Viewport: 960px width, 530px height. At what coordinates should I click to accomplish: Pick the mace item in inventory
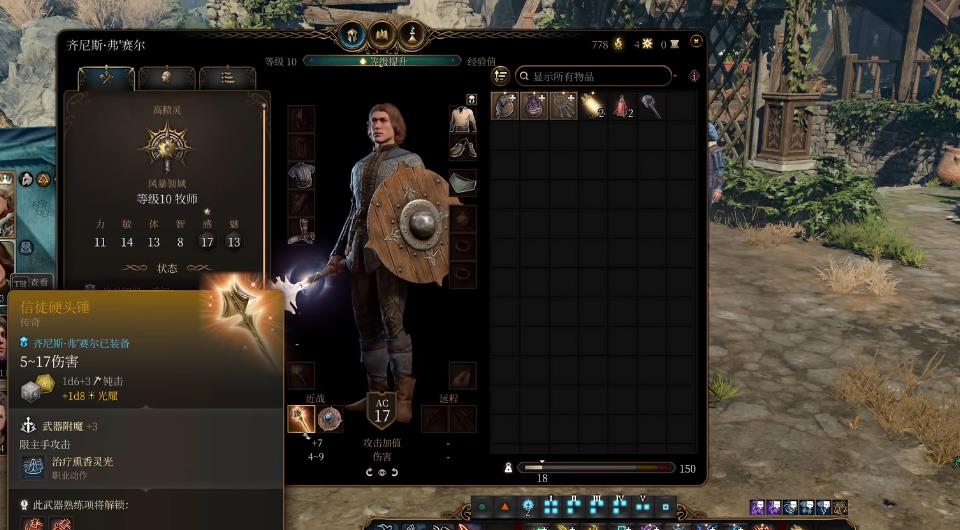(x=652, y=106)
